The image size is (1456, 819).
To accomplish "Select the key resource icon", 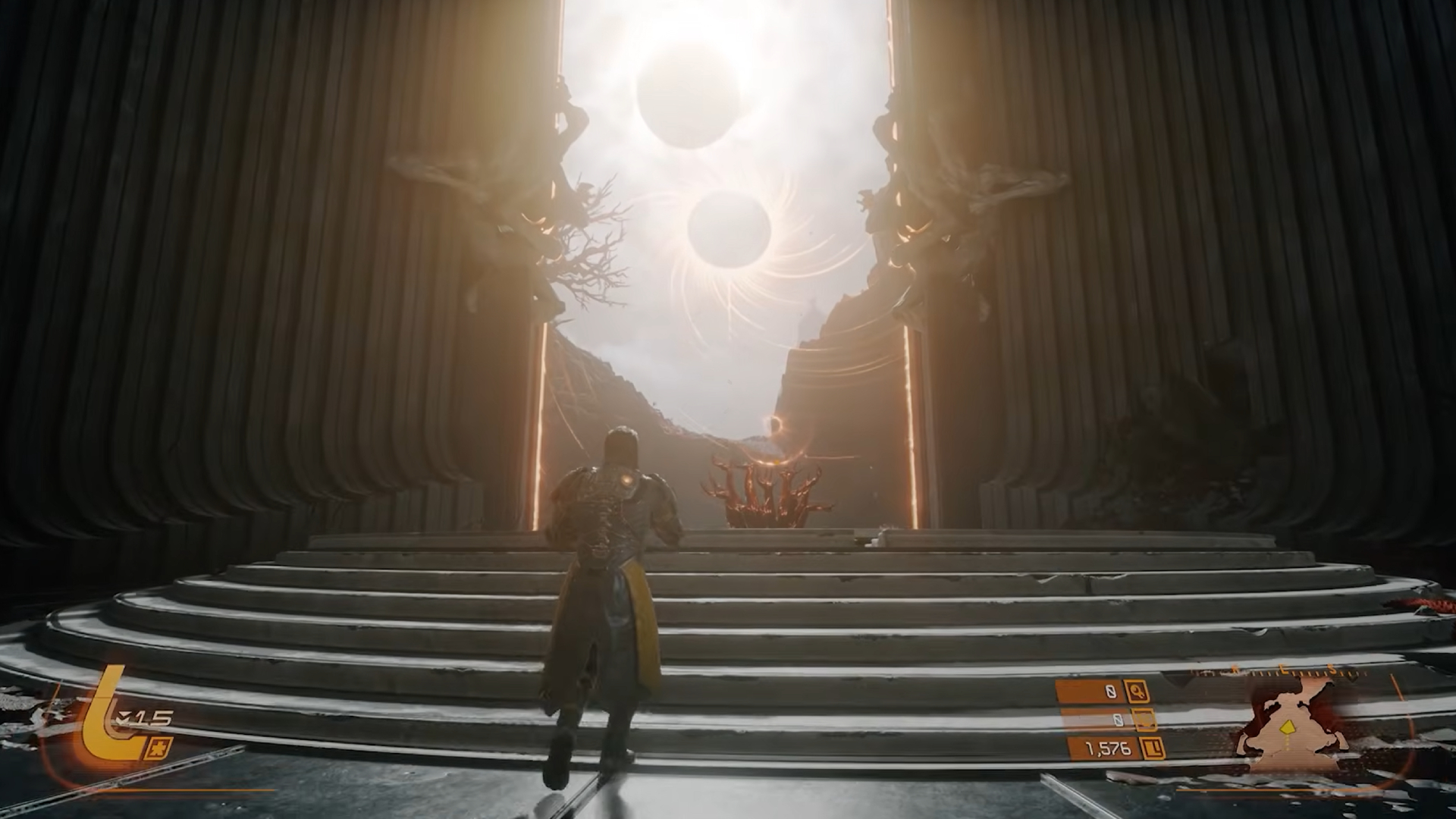I will point(1137,691).
